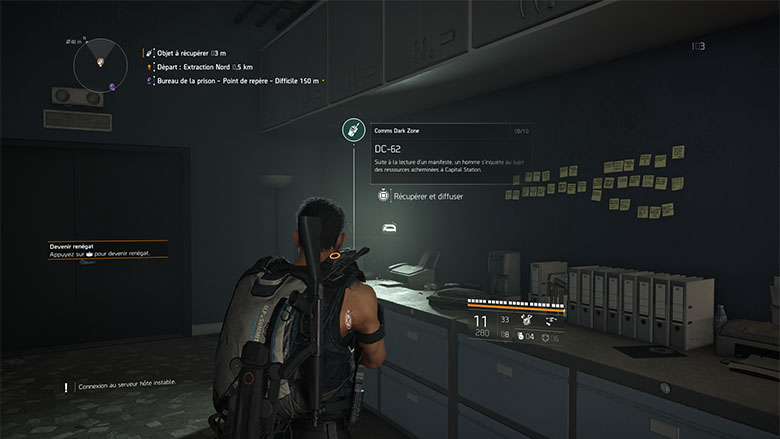Click the Comms Dark Zone radio icon
The width and height of the screenshot is (780, 439).
point(352,129)
